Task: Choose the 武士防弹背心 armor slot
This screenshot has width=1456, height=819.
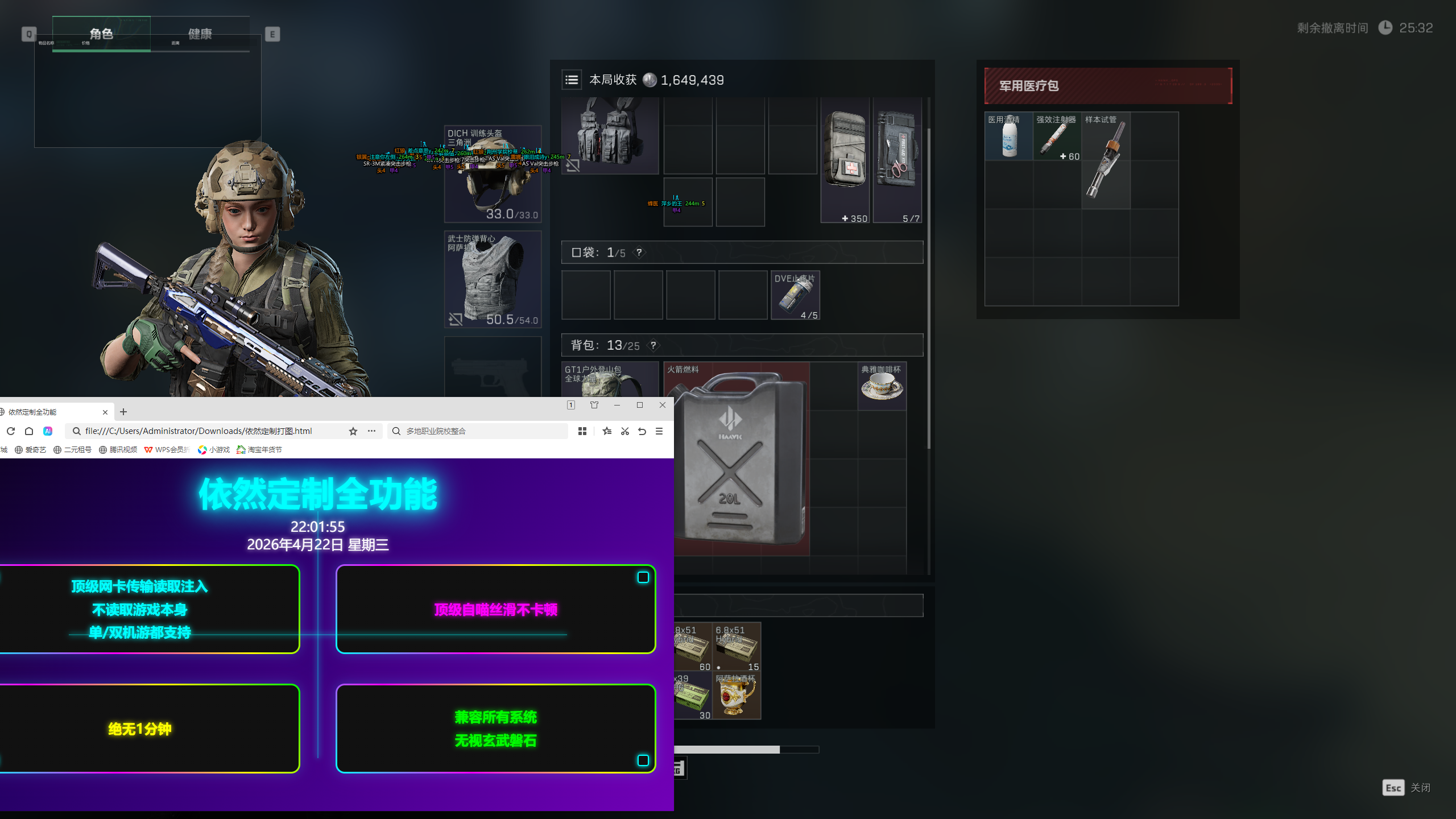Action: [x=493, y=279]
